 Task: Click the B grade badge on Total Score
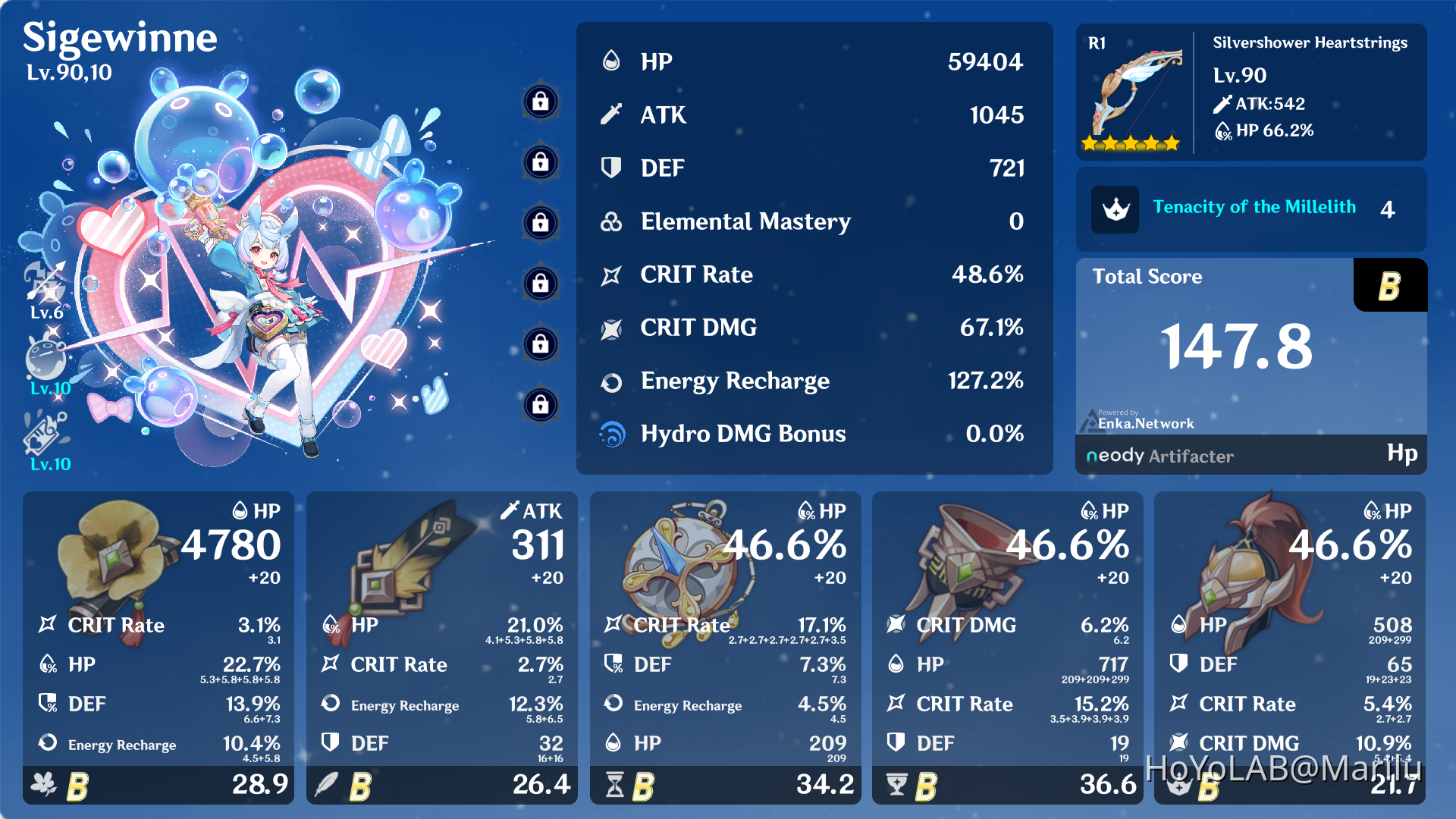1390,286
